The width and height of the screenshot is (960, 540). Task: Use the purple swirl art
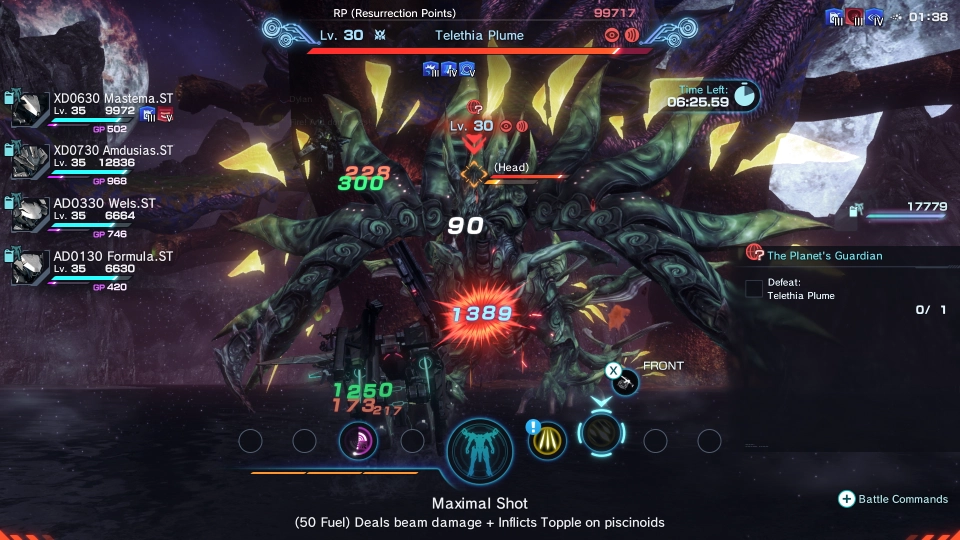358,440
